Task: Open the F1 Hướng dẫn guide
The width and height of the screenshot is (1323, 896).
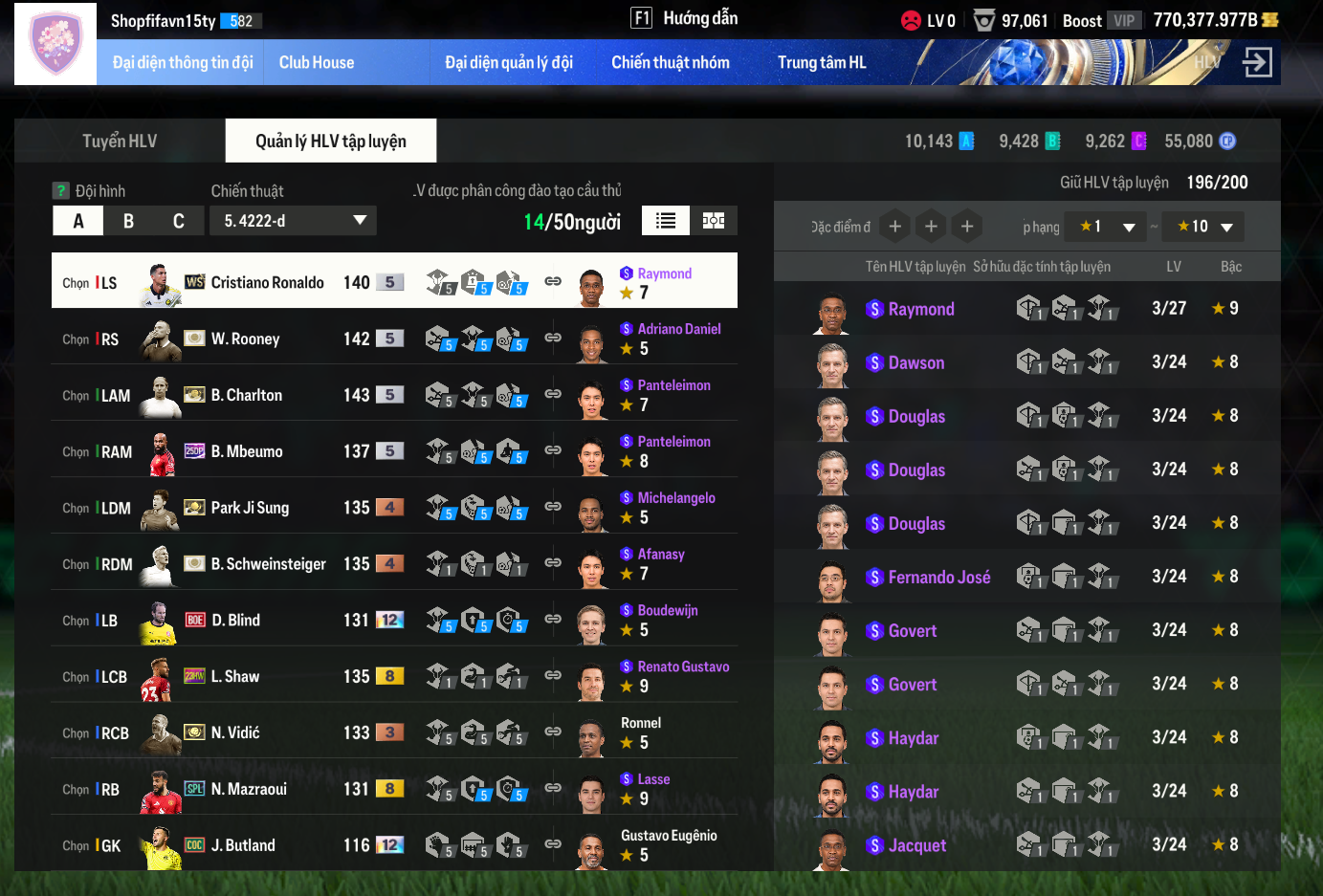Action: point(684,18)
